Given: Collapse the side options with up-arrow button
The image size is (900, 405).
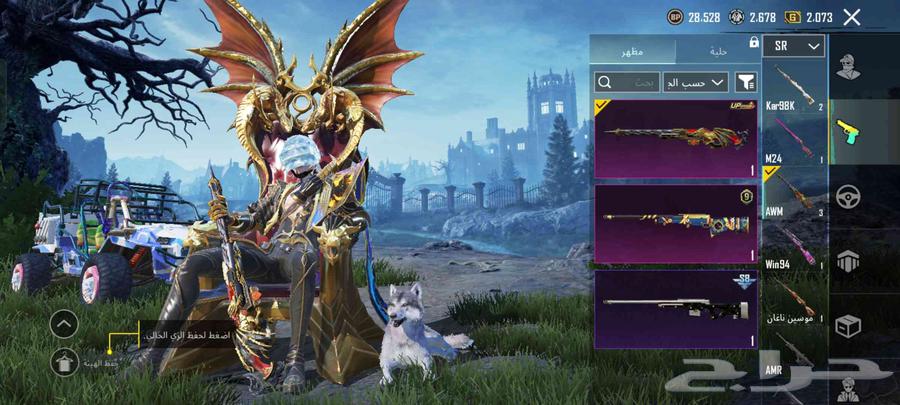Looking at the screenshot, I should point(63,323).
